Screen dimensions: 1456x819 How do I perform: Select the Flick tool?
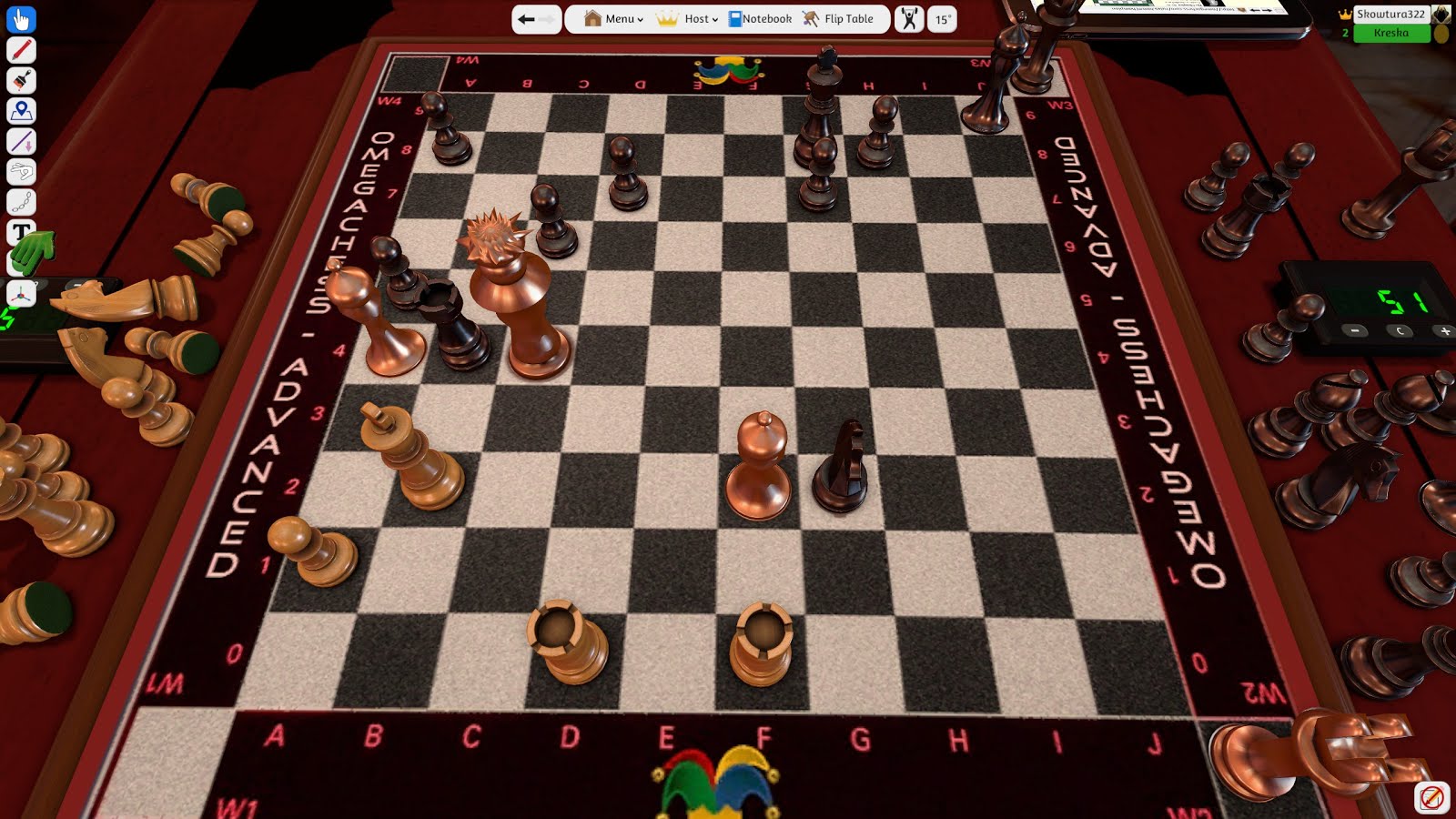pos(19,171)
